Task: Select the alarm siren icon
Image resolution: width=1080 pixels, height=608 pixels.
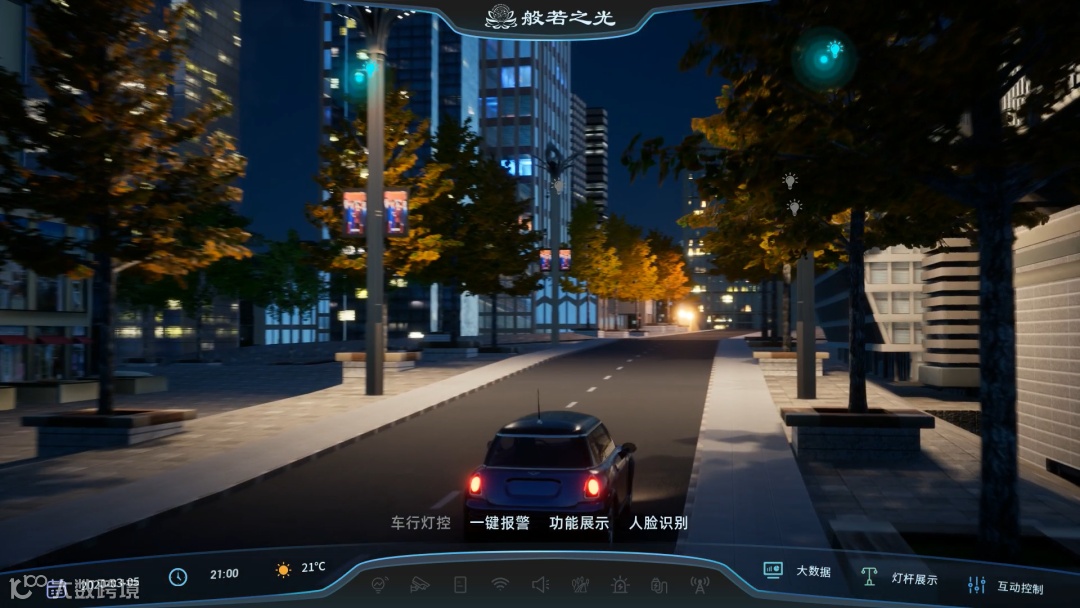Action: pos(620,584)
